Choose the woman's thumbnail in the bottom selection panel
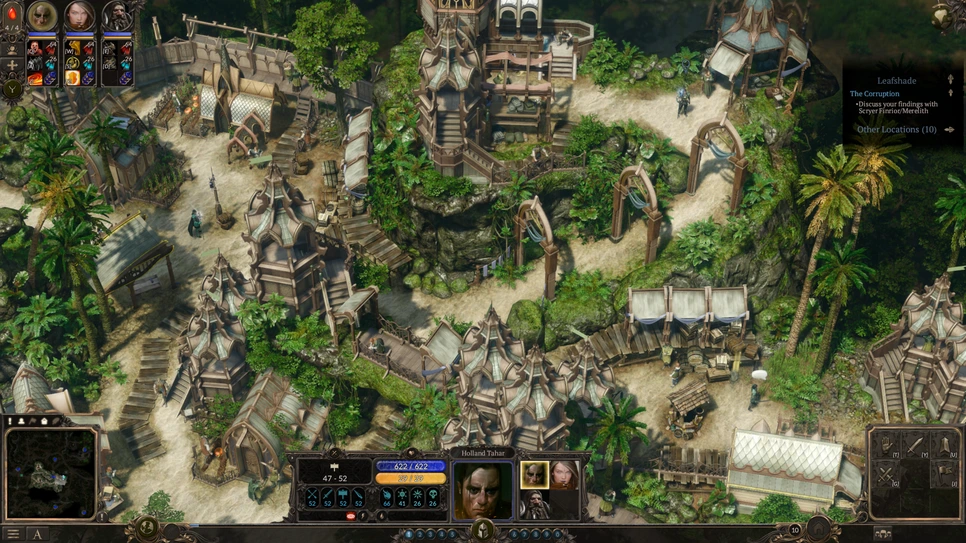The width and height of the screenshot is (966, 543). coord(564,475)
